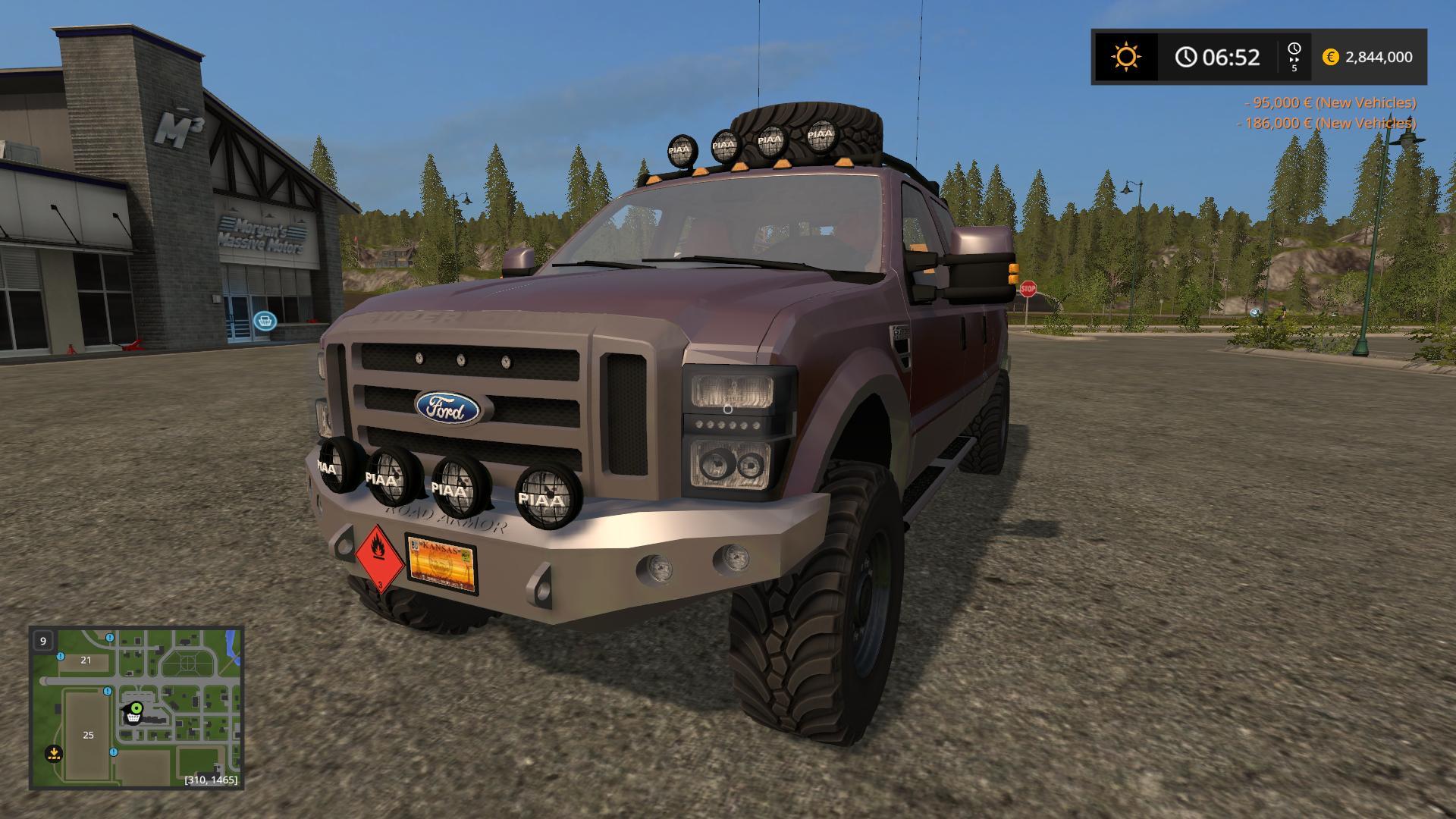Screen dimensions: 1456x819
Task: Toggle the mission marker below field 25
Action: [x=113, y=752]
